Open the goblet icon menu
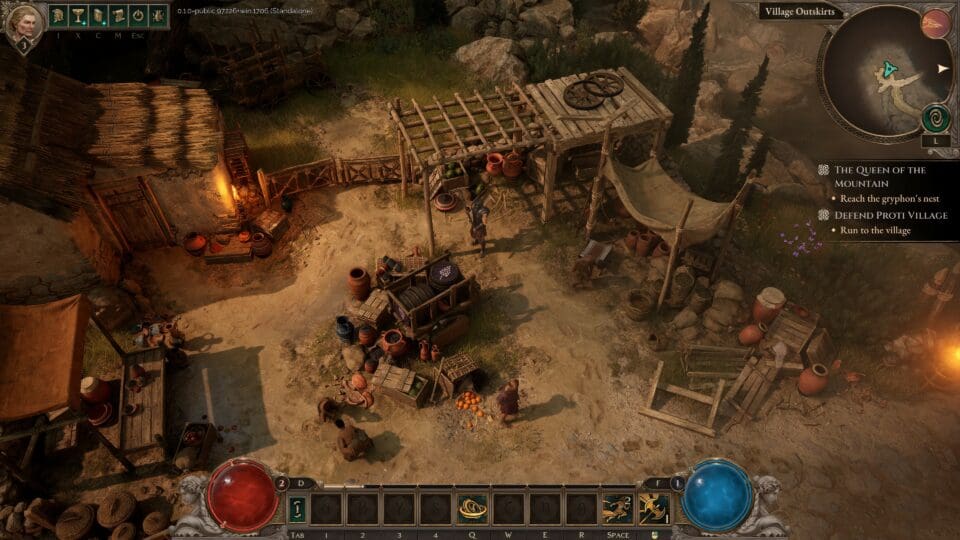Screen dimensions: 960x540 click(x=78, y=17)
